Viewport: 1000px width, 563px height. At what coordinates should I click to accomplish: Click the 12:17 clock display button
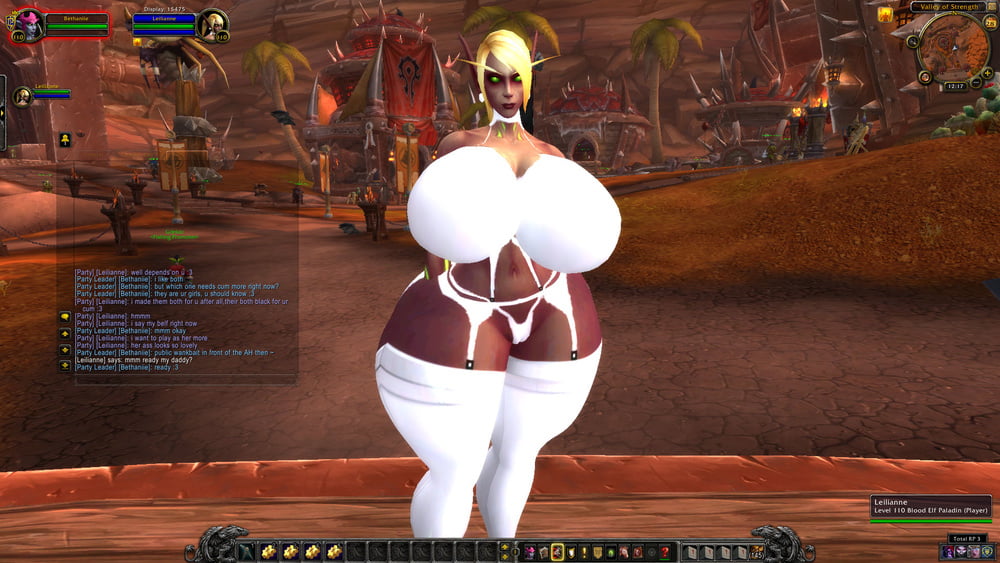click(955, 86)
